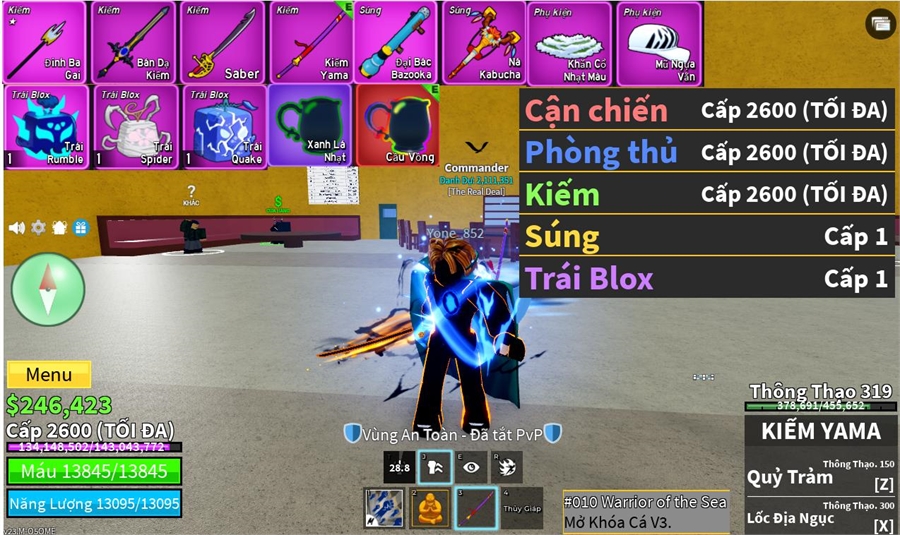Click the Xanh Lá Nhạt item slot

310,126
